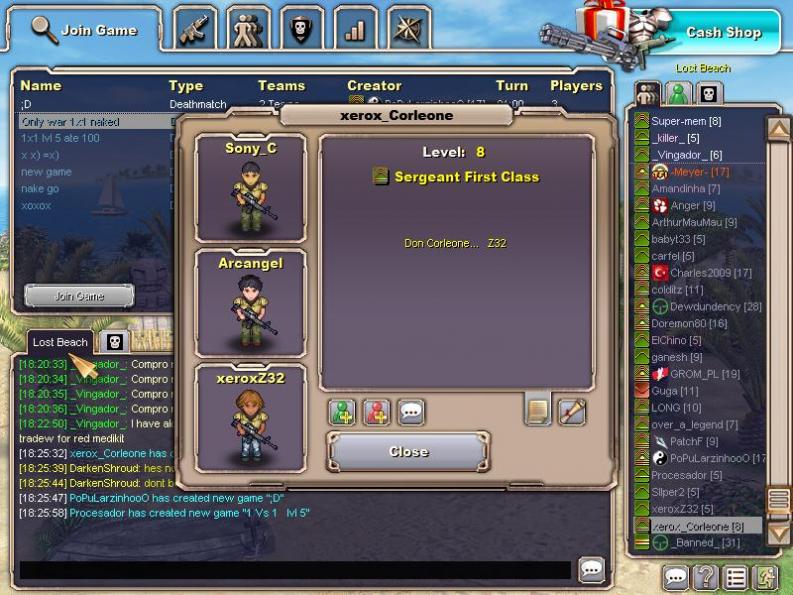
Task: Show the rolled scroll tab in profile
Action: point(537,410)
